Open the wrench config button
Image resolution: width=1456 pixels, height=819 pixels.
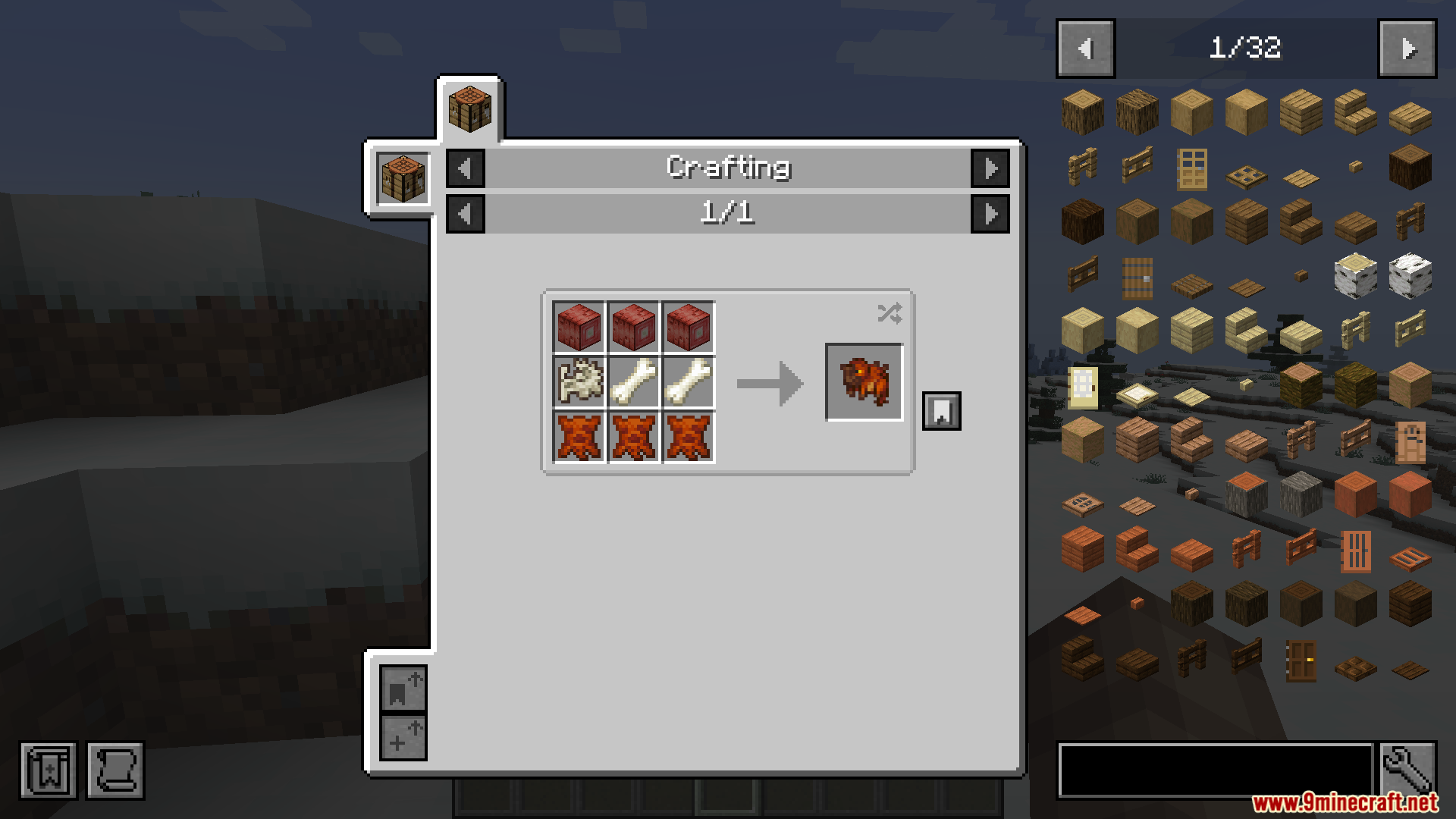tap(1407, 770)
